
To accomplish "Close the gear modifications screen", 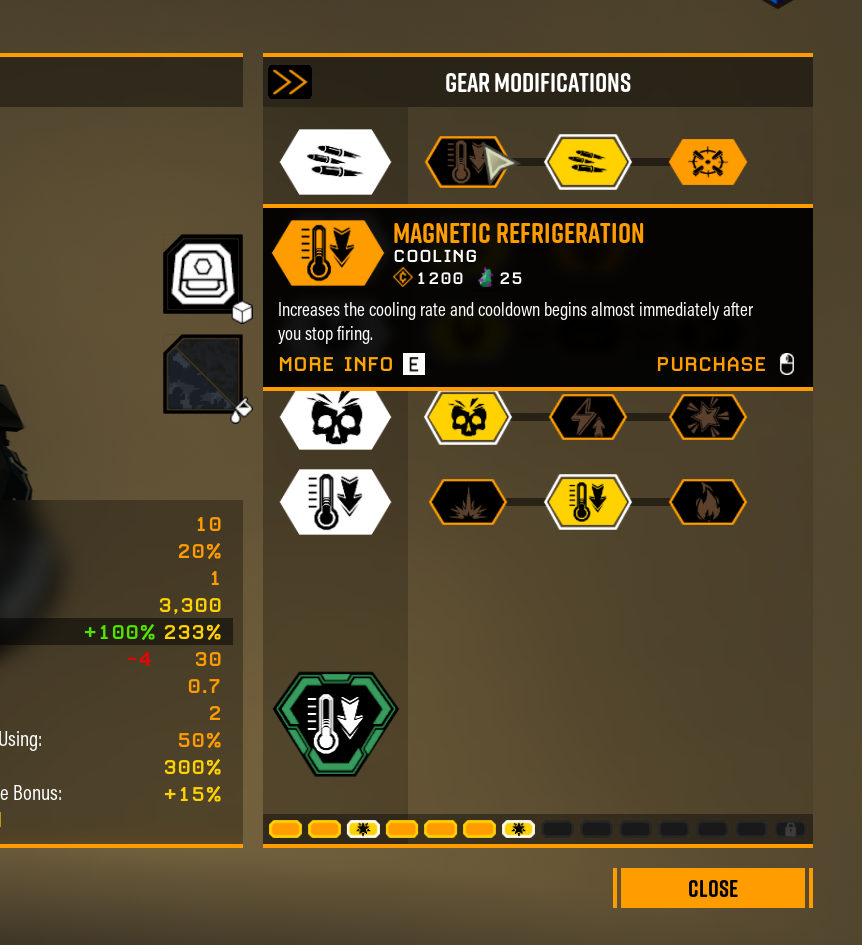I will [712, 888].
